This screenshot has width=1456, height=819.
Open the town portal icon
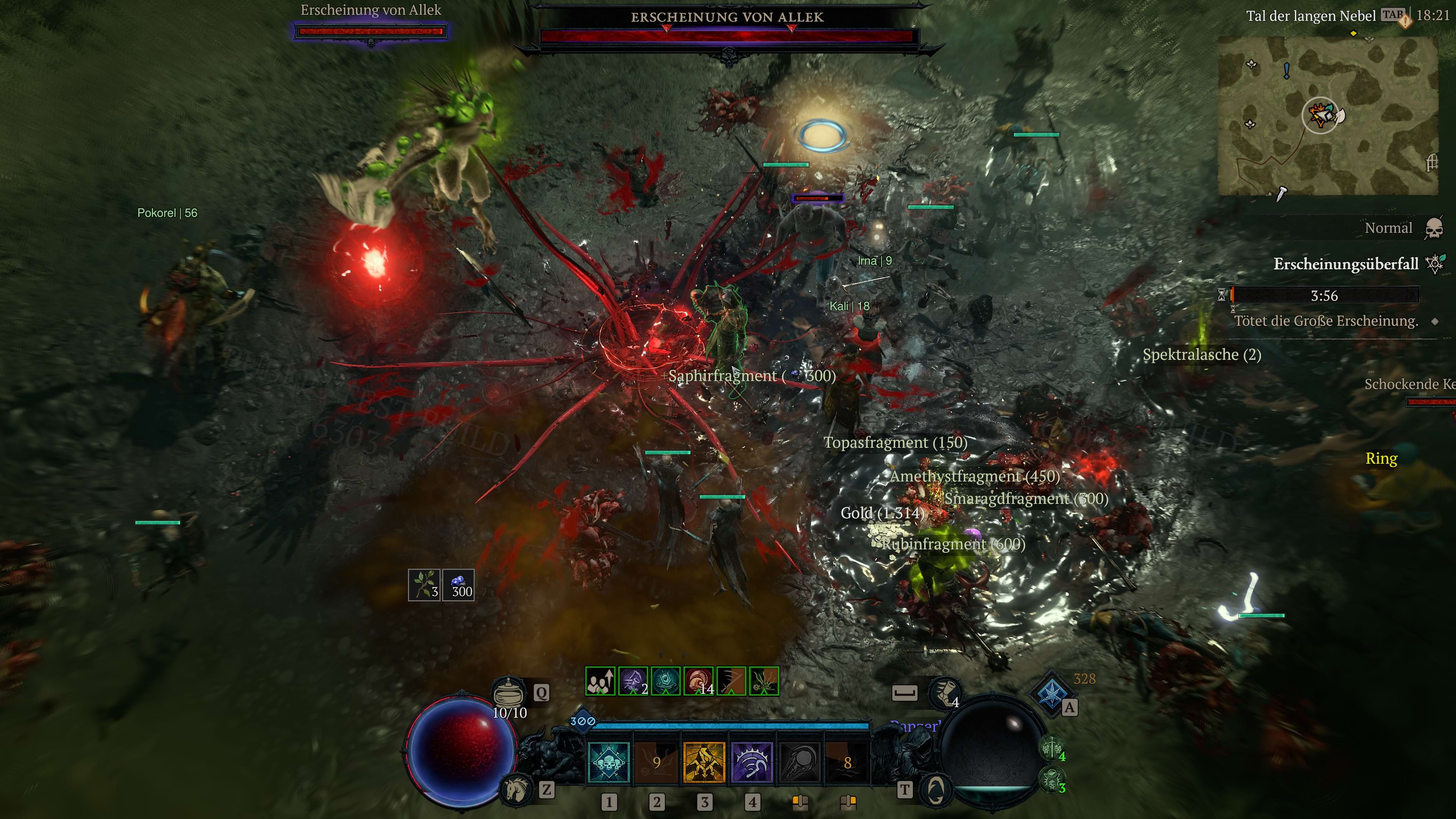tap(935, 789)
